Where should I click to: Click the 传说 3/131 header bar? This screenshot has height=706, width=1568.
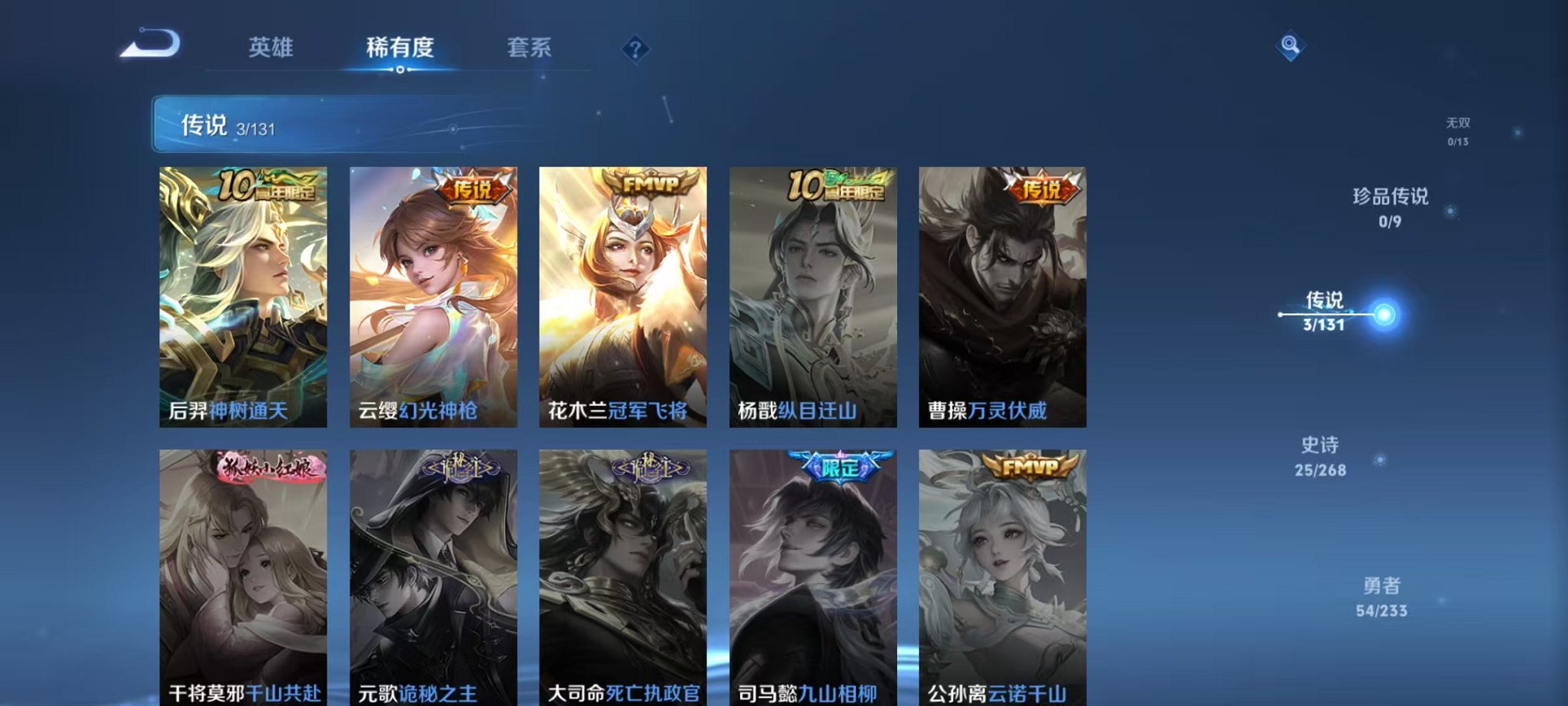click(x=307, y=125)
